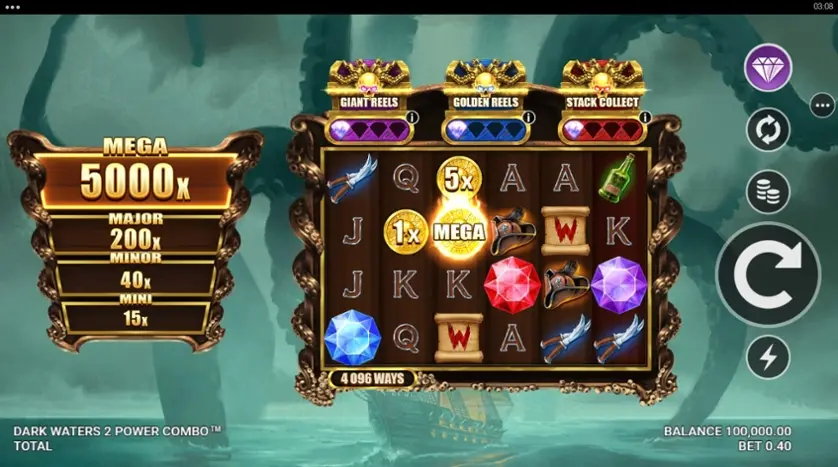This screenshot has width=838, height=467.
Task: Click the top-left three-dot window menu
Action: (x=13, y=7)
